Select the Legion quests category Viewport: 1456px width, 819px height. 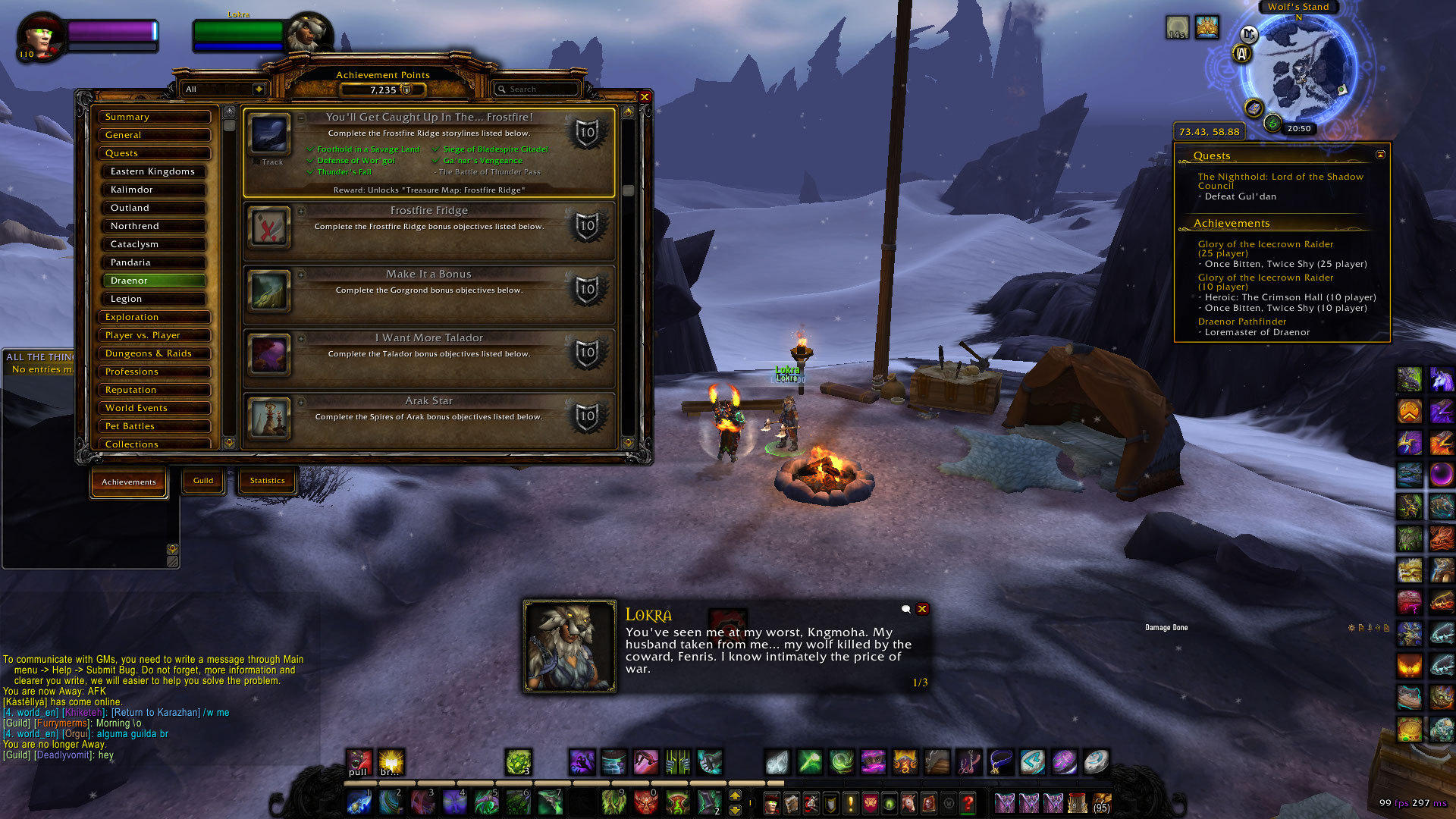tap(155, 299)
